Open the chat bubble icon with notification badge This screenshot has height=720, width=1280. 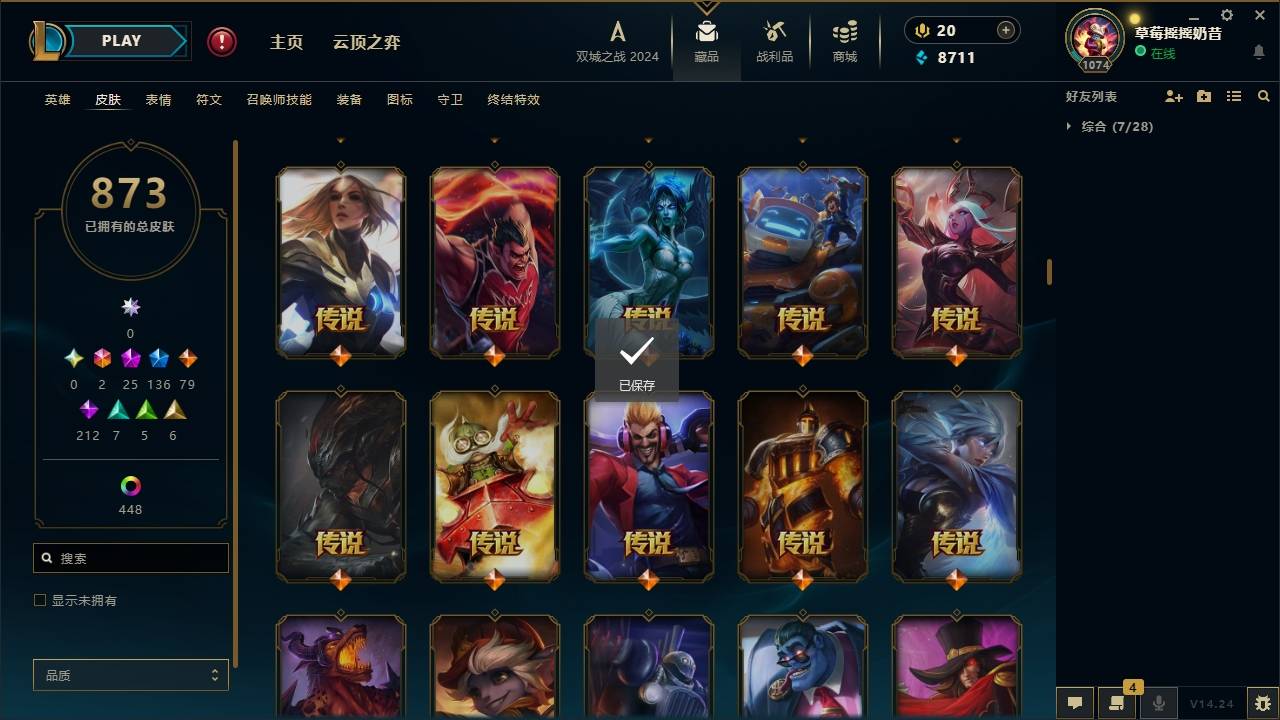1117,703
